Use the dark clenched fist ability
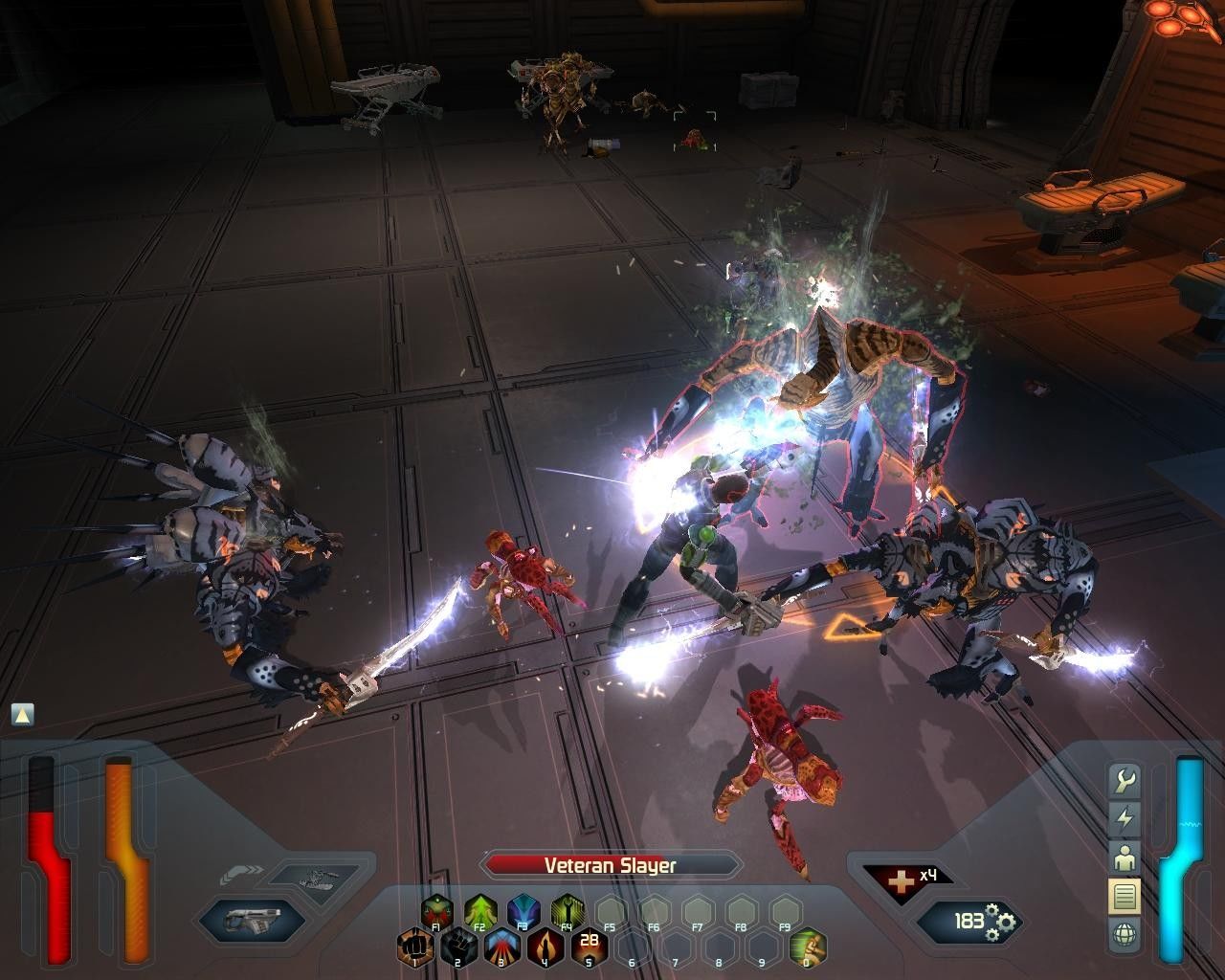1225x980 pixels. pyautogui.click(x=457, y=947)
